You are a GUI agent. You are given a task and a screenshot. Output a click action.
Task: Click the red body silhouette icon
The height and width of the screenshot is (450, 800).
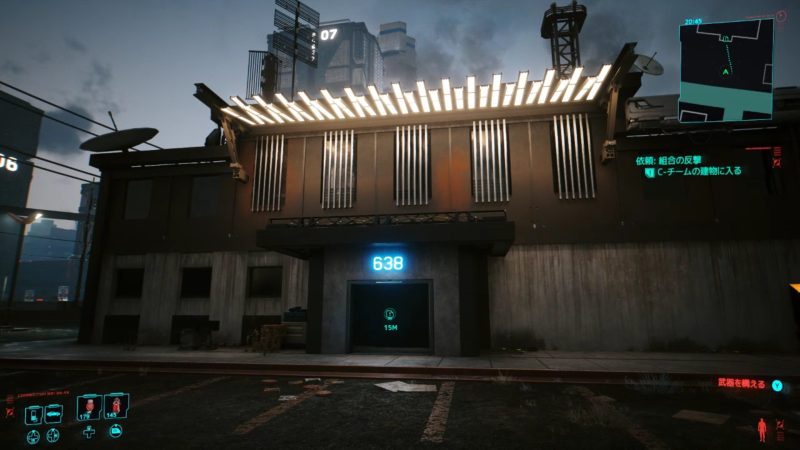click(x=763, y=431)
